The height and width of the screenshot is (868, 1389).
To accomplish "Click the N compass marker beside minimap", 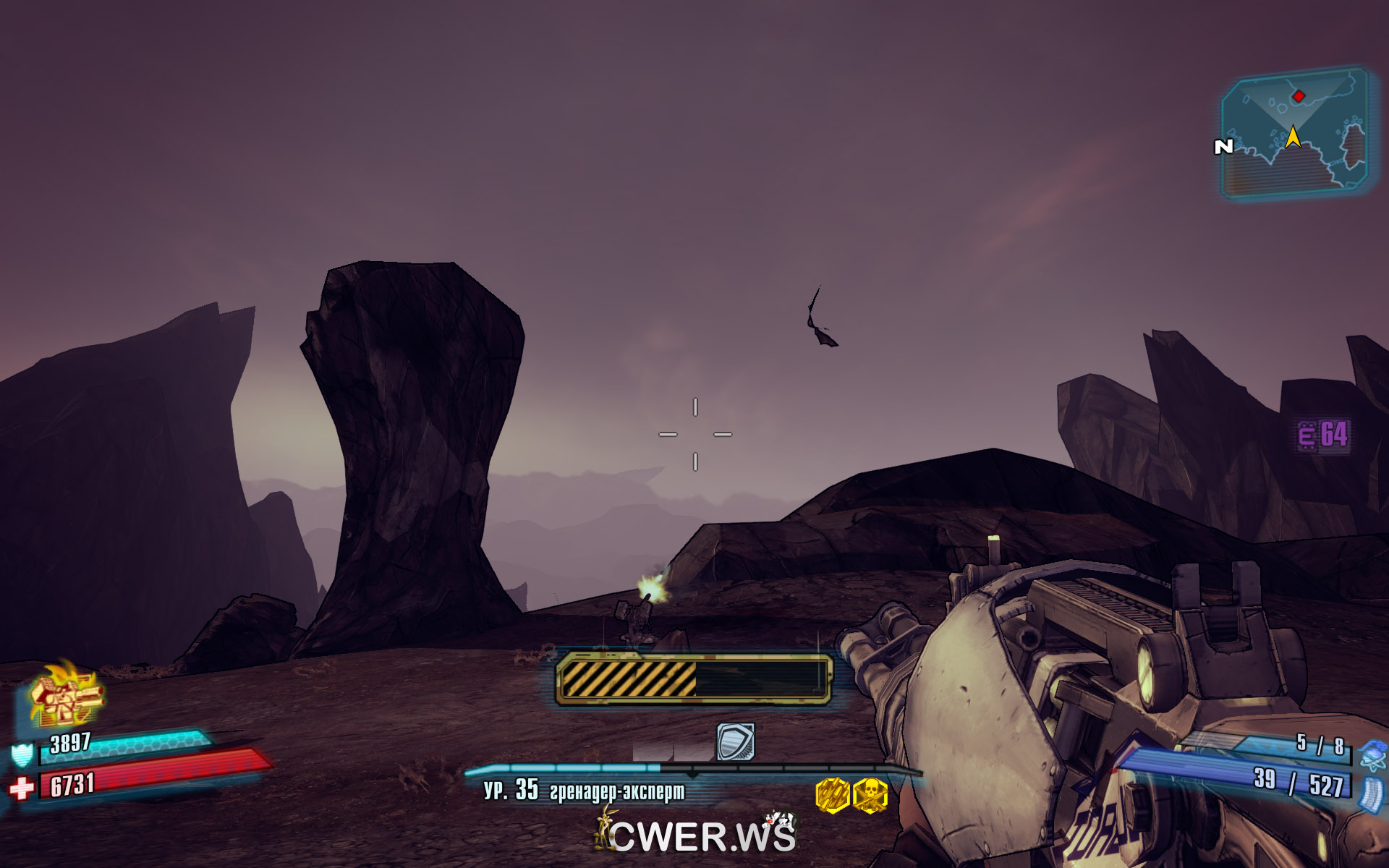I will tap(1223, 147).
